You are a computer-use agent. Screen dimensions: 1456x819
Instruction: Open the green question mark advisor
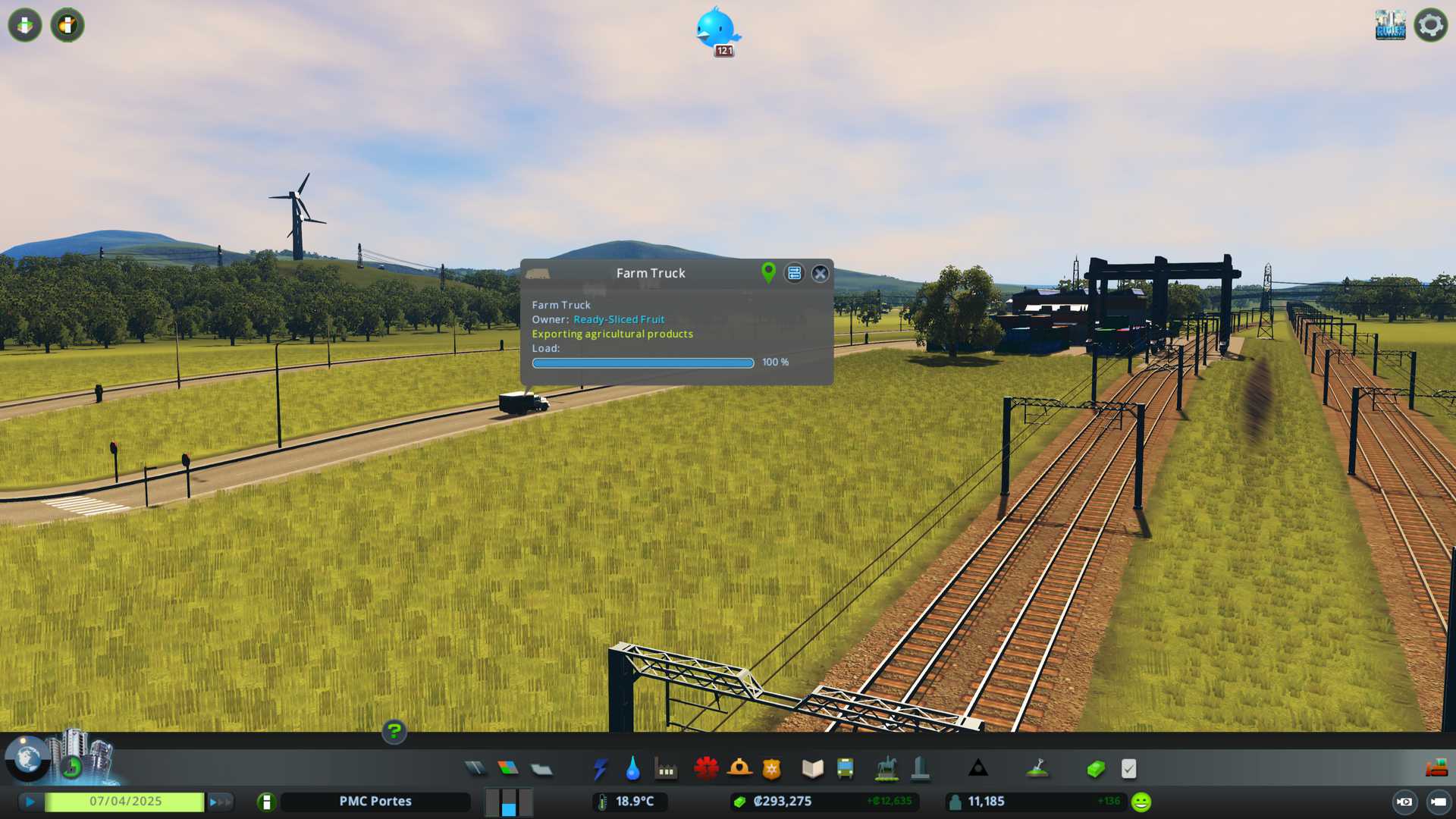[x=394, y=732]
